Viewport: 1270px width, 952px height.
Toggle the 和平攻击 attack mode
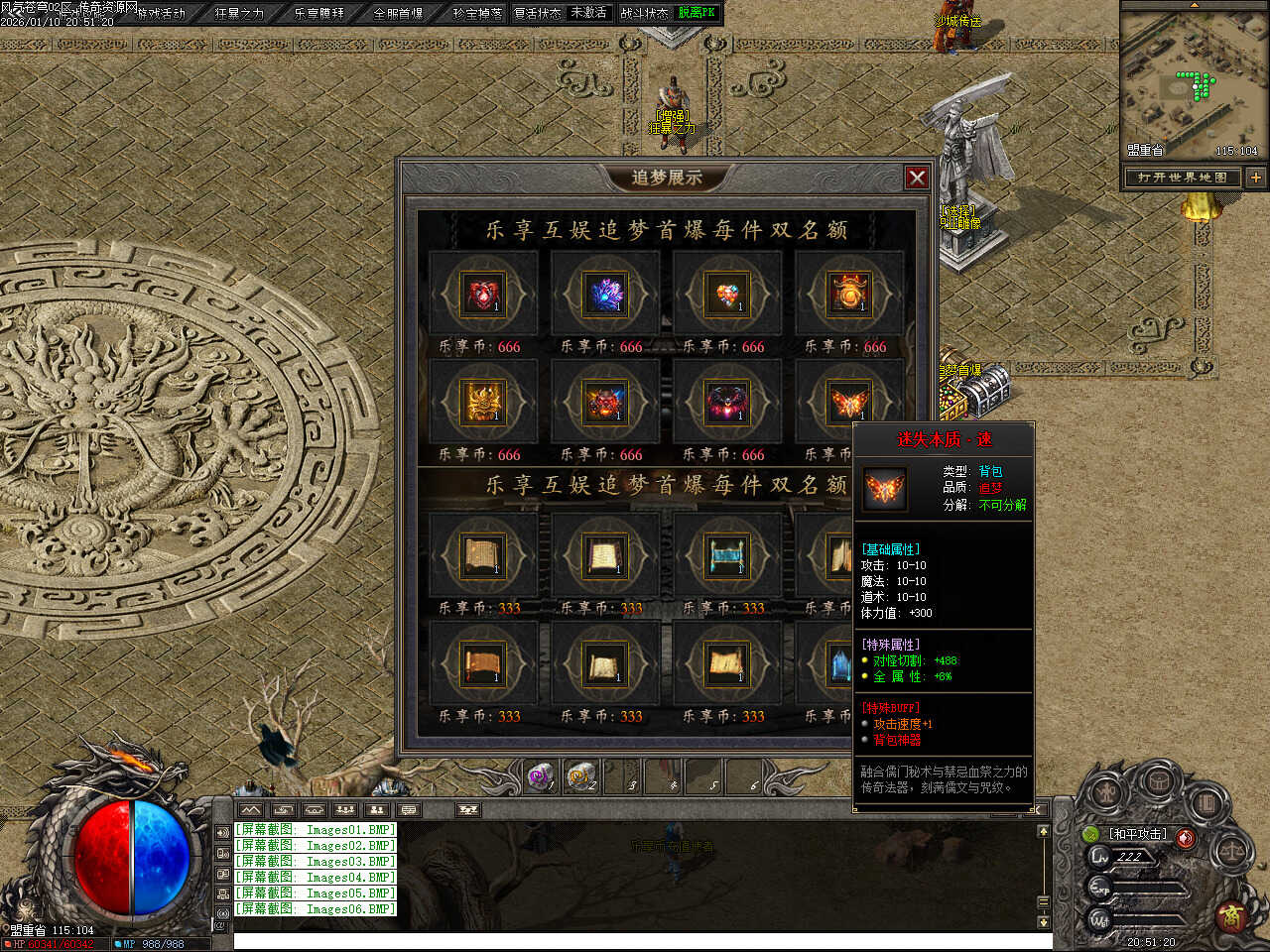point(1137,834)
